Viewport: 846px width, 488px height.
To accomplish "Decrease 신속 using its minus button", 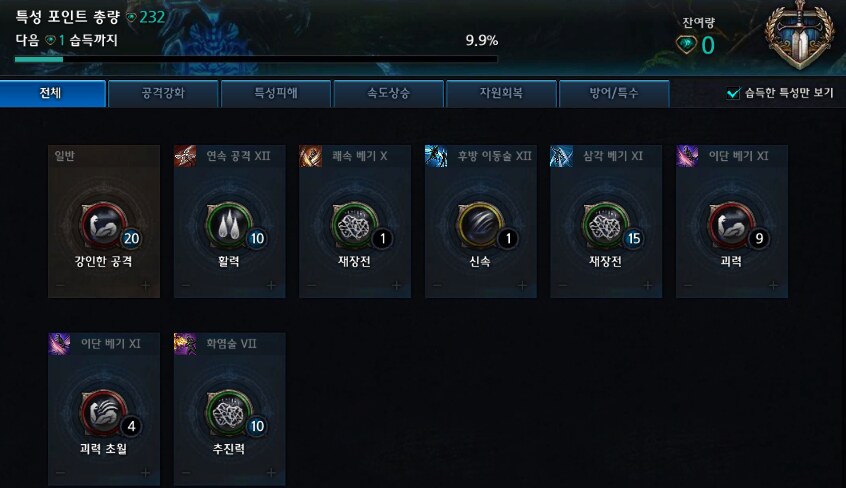I will (436, 286).
